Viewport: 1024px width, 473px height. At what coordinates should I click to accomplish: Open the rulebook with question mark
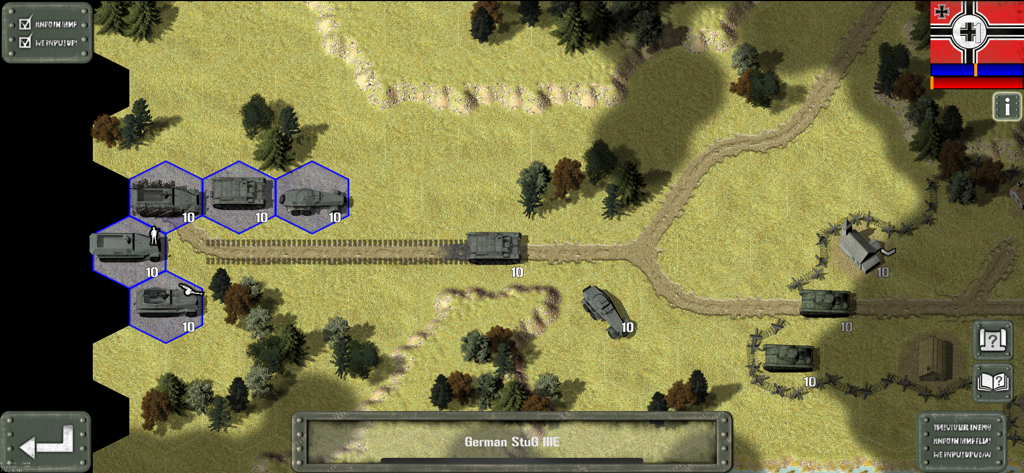coord(992,383)
